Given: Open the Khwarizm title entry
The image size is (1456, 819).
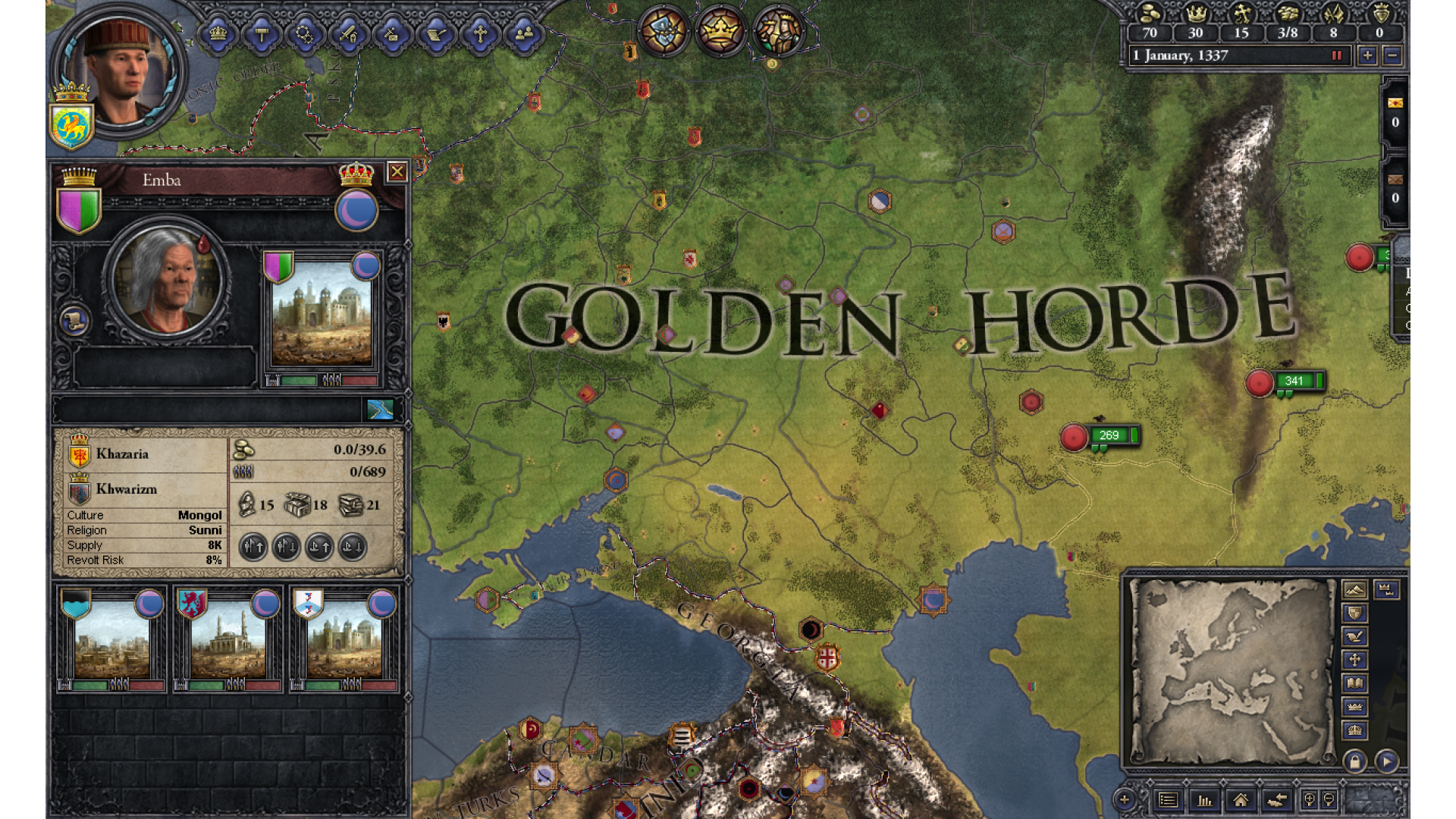Looking at the screenshot, I should [x=125, y=489].
